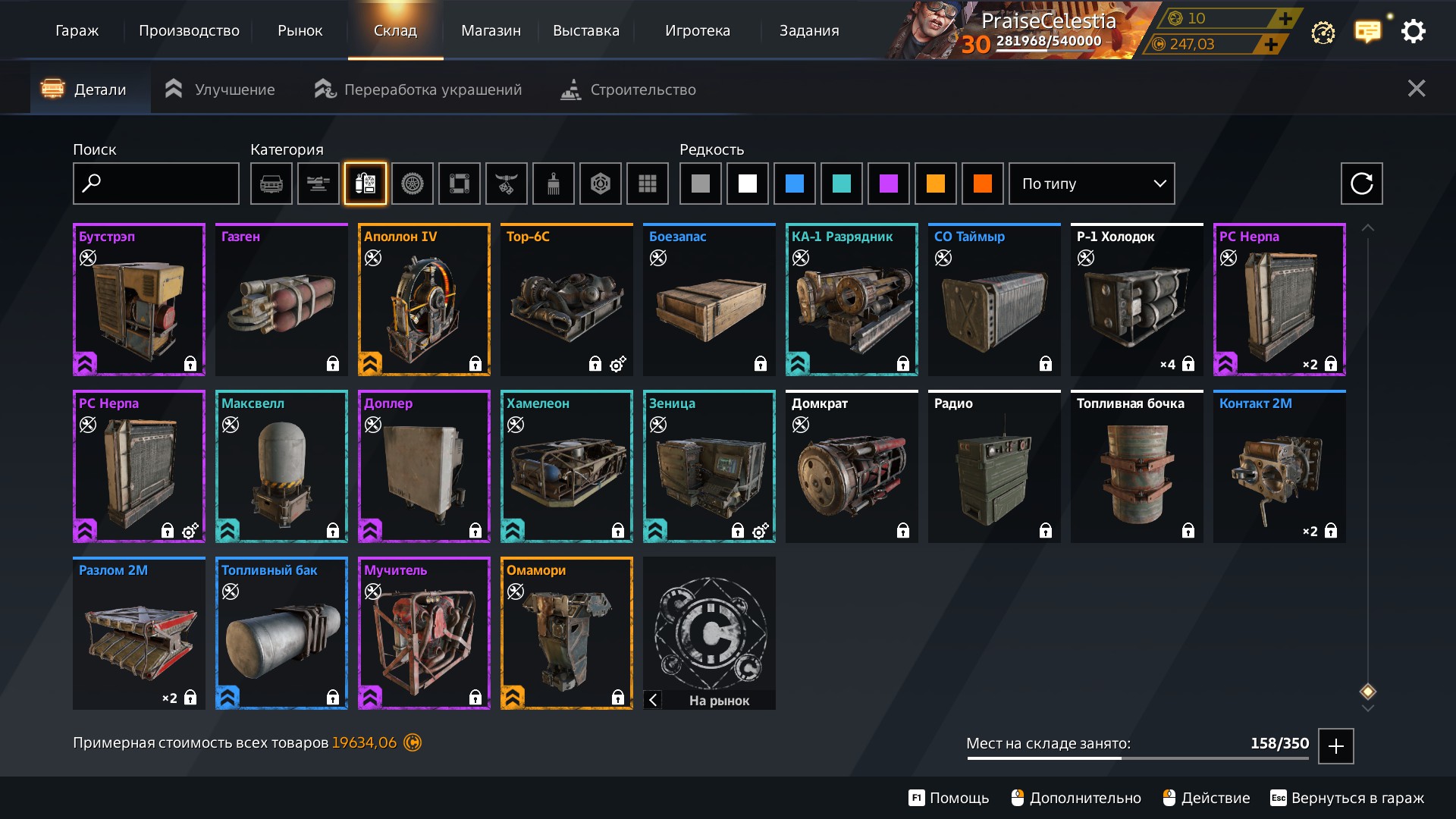Filter by the teal rarity swatch
Viewport: 1456px width, 819px height.
[841, 184]
